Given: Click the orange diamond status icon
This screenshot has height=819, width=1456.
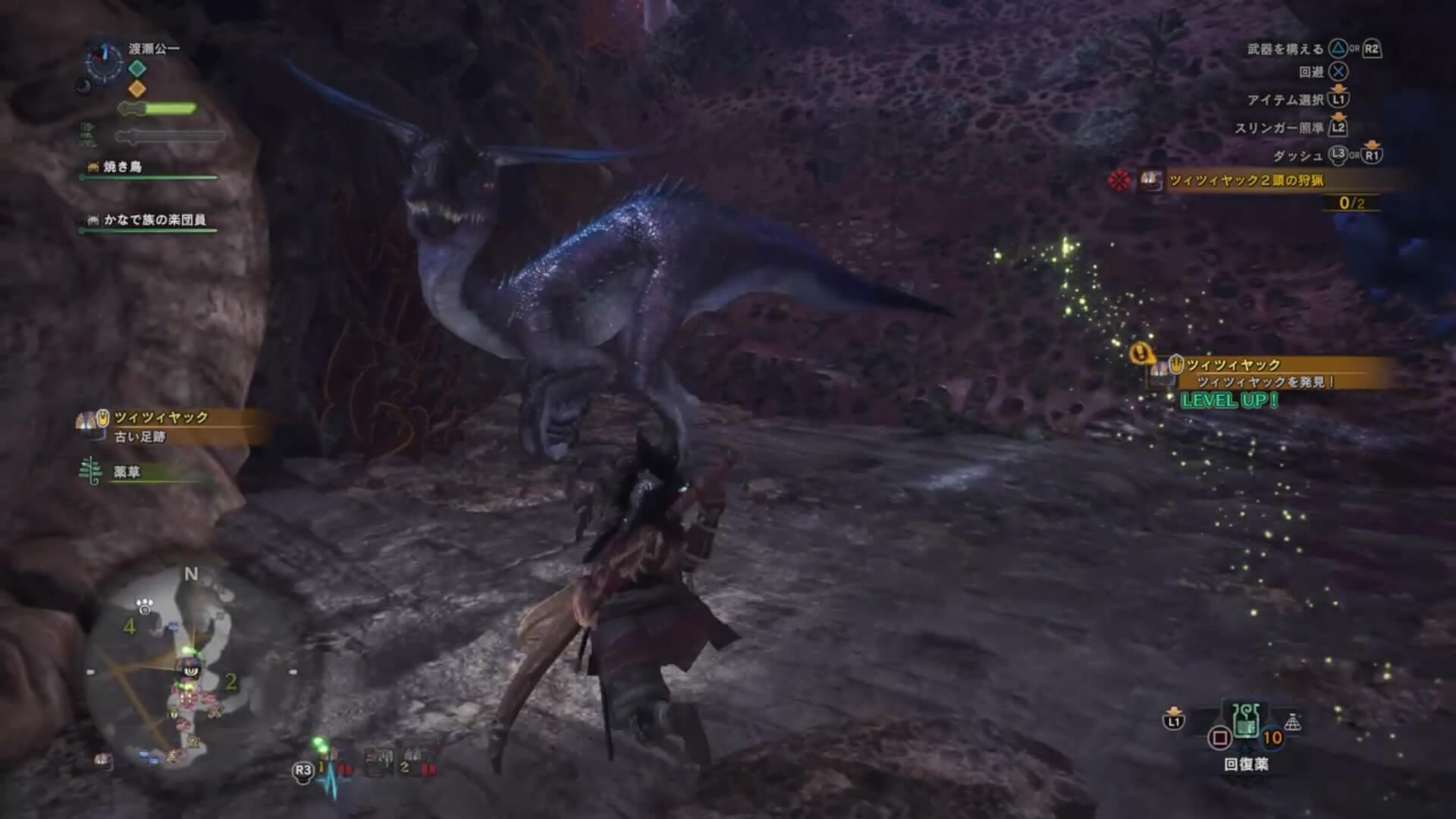Looking at the screenshot, I should 137,89.
